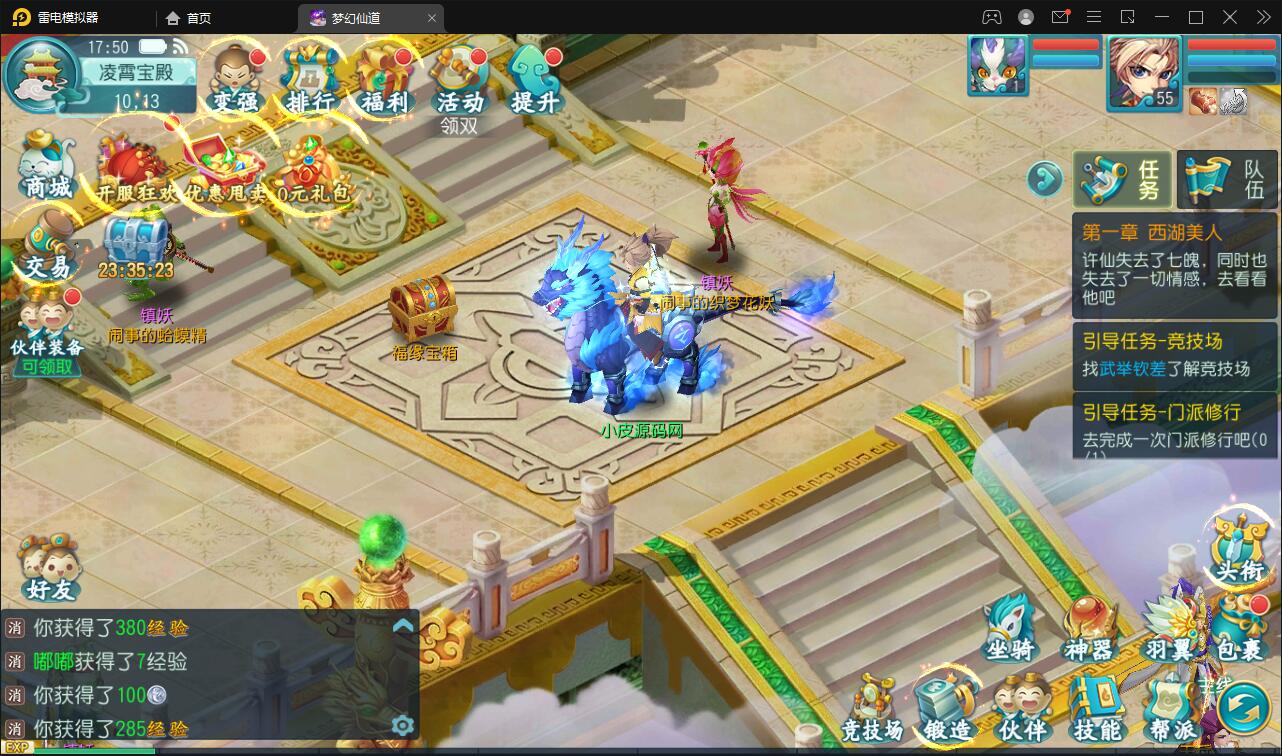
Task: Open the 竞技场 arena
Action: [872, 708]
